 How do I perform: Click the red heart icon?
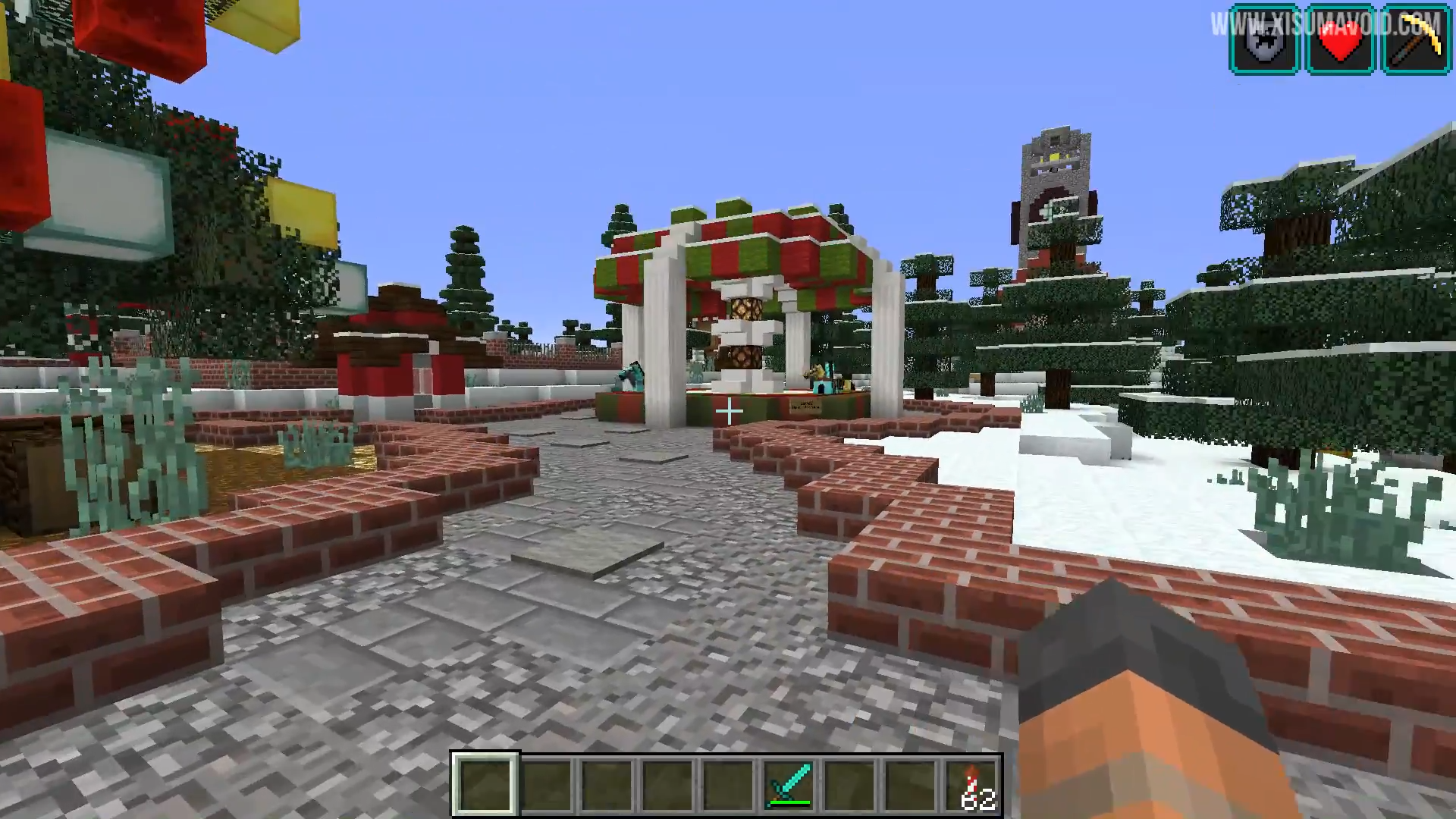1340,40
